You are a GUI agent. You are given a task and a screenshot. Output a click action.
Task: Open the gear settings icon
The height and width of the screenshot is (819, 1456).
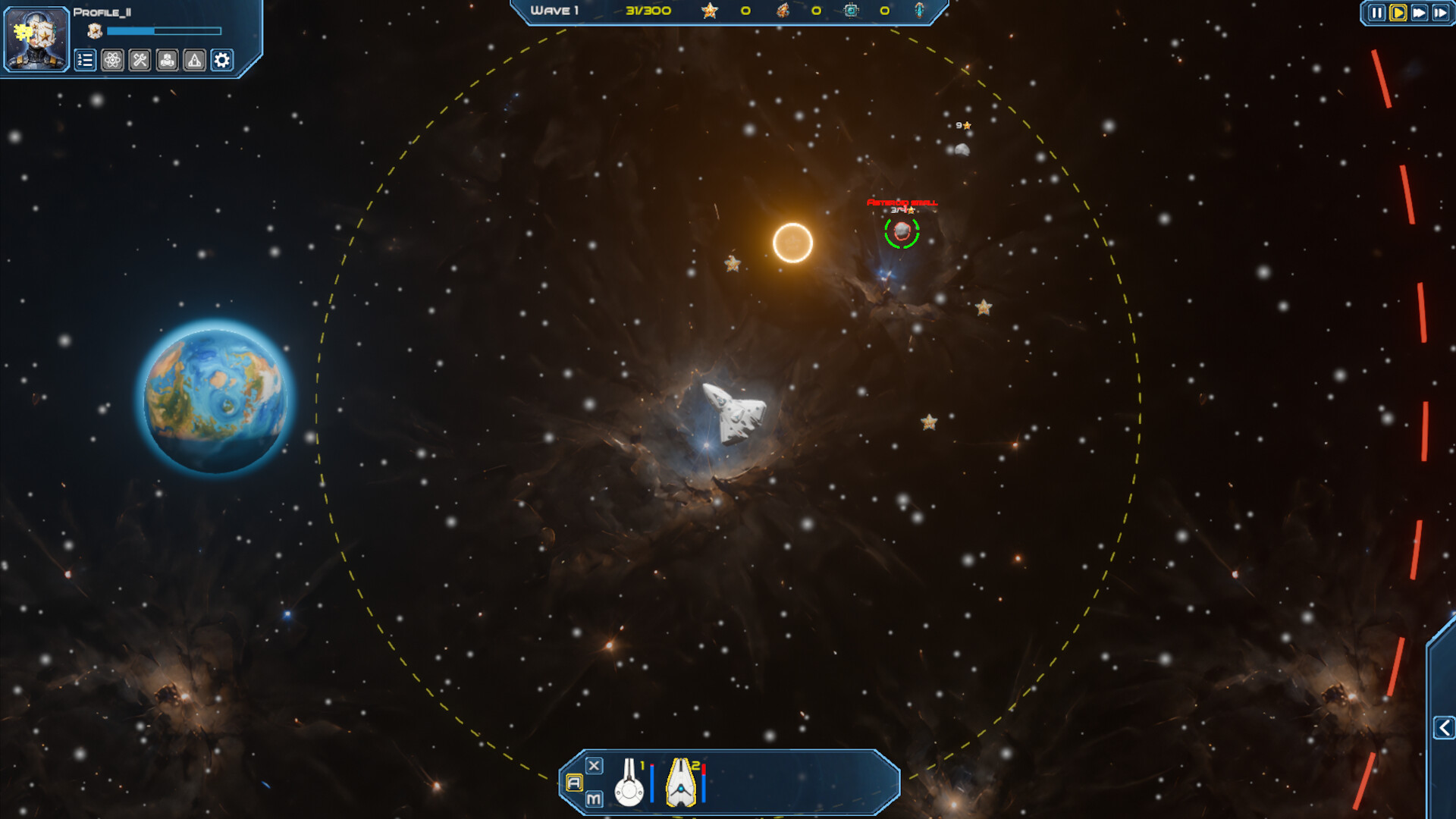click(x=221, y=61)
